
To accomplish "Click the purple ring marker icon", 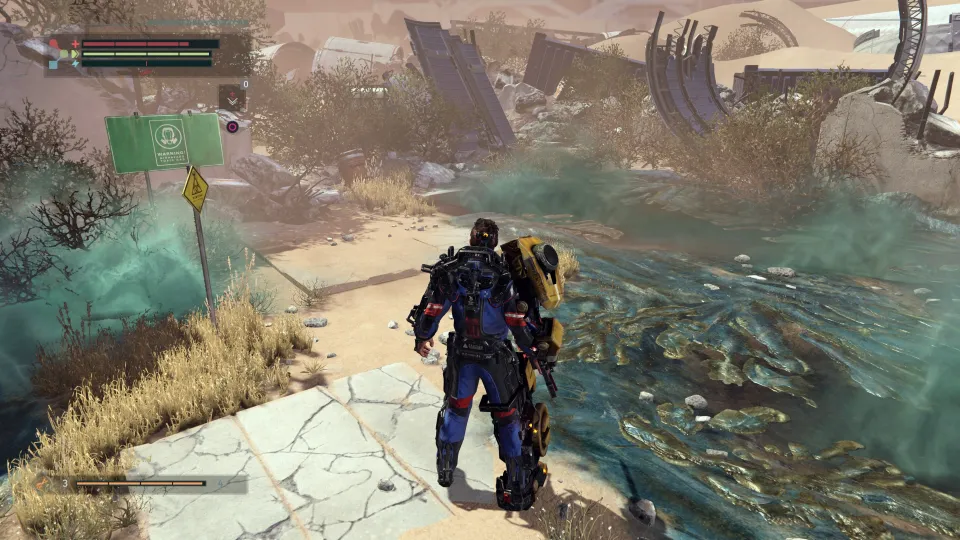I will (232, 127).
